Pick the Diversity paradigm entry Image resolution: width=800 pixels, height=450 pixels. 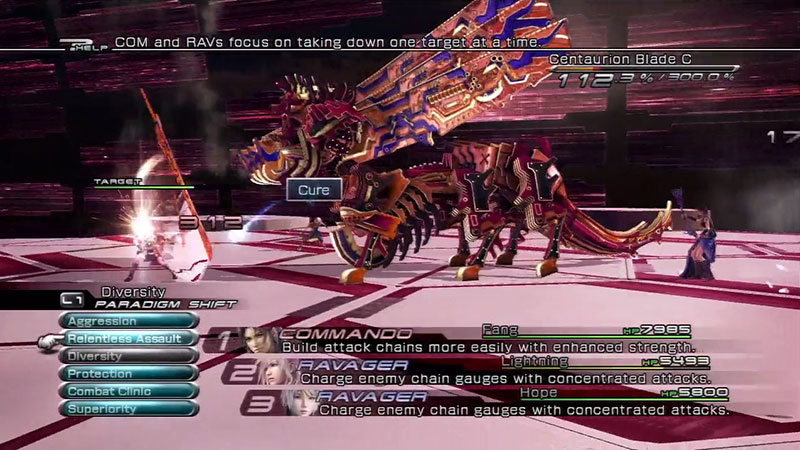[128, 356]
